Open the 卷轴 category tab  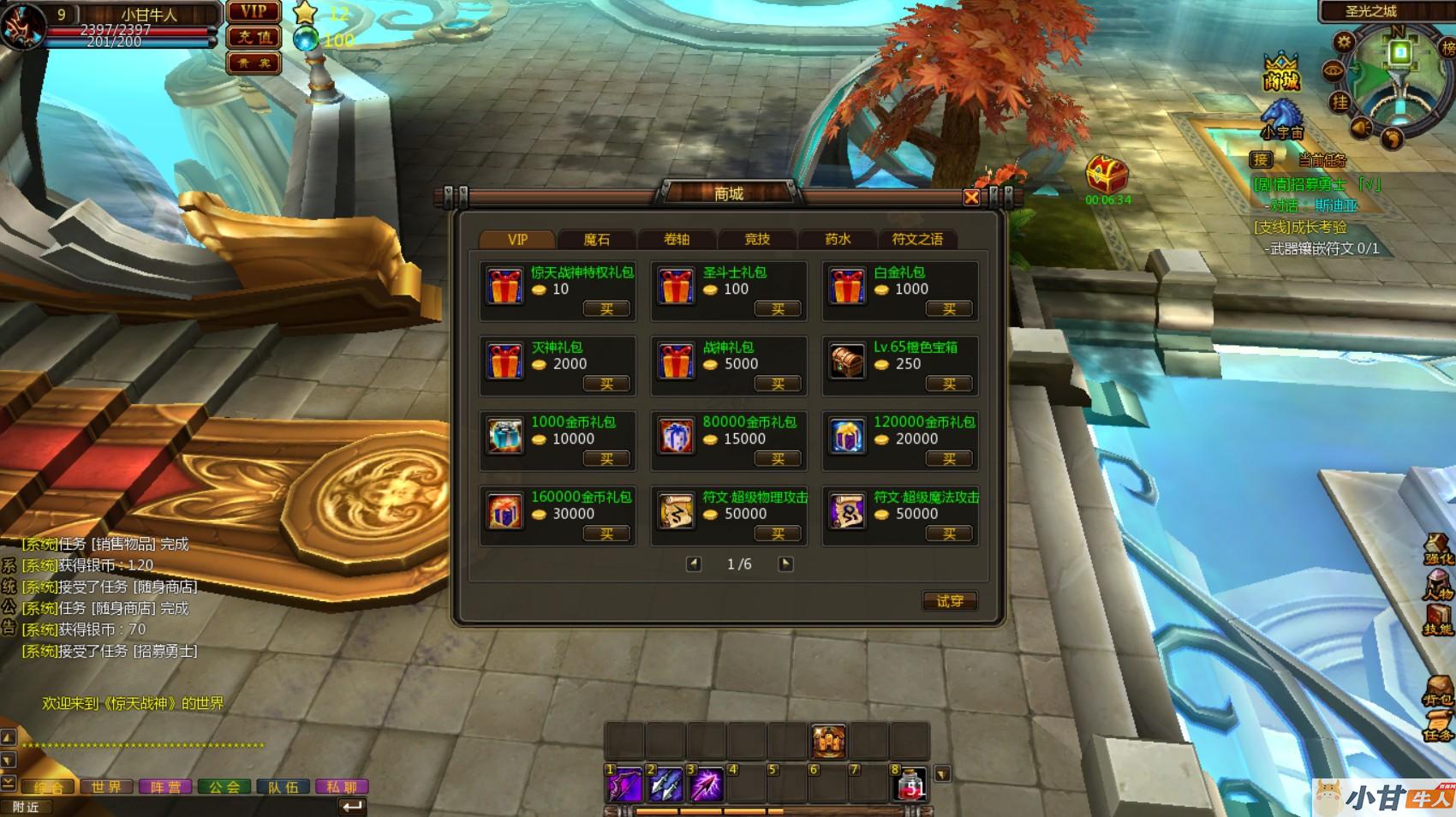677,239
